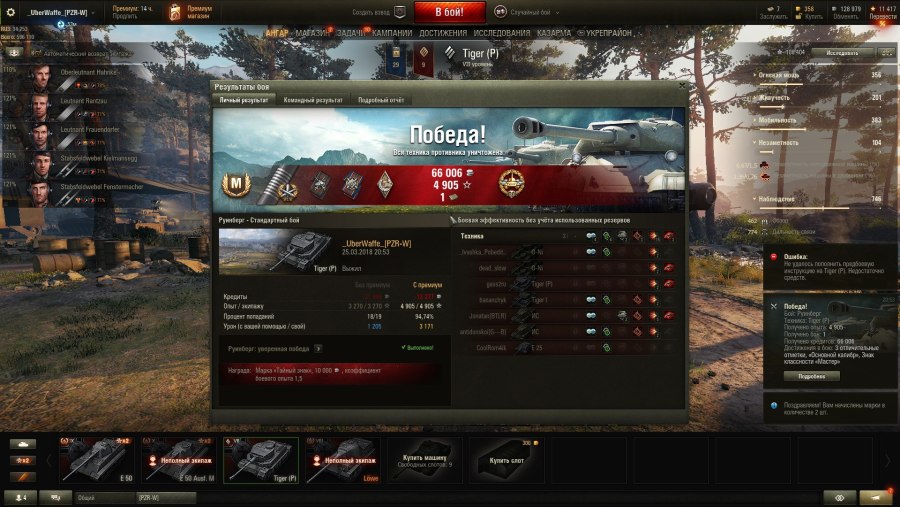Switch to «Командный результат» tab
The height and width of the screenshot is (507, 900).
313,100
